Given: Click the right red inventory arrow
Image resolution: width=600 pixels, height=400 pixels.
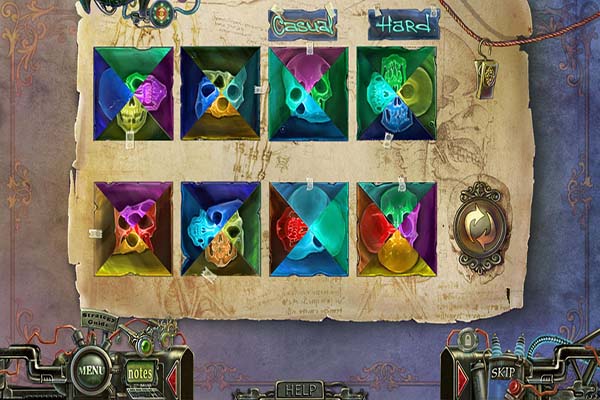Looking at the screenshot, I should [x=462, y=380].
